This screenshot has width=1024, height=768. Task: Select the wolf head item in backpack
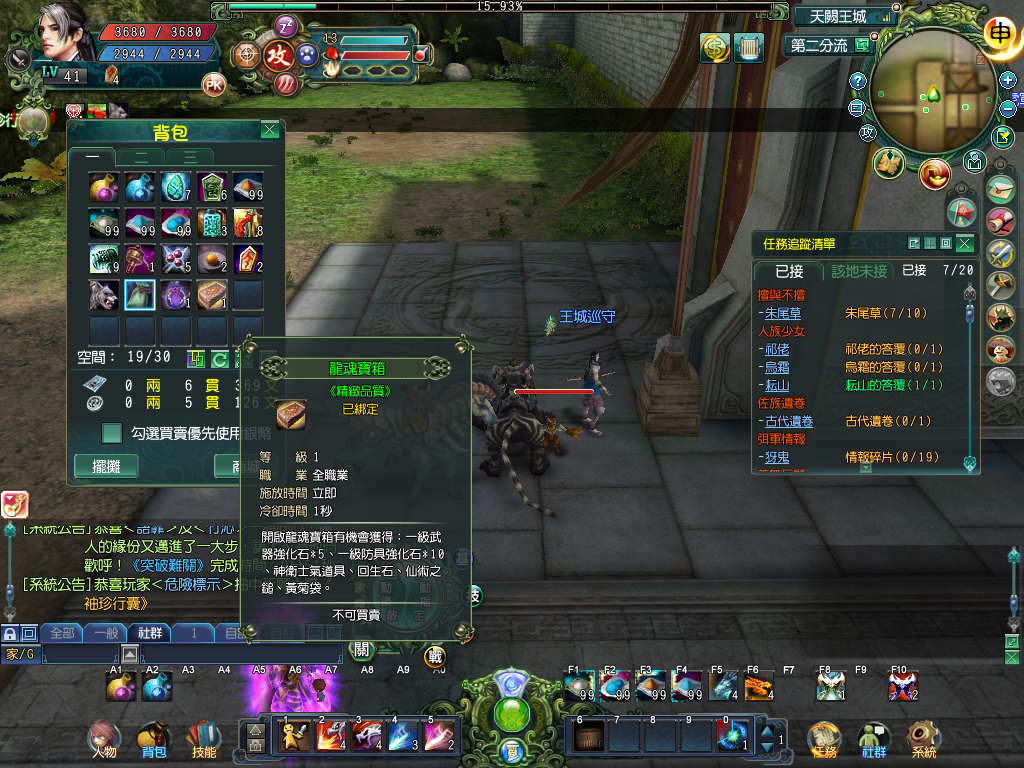103,295
